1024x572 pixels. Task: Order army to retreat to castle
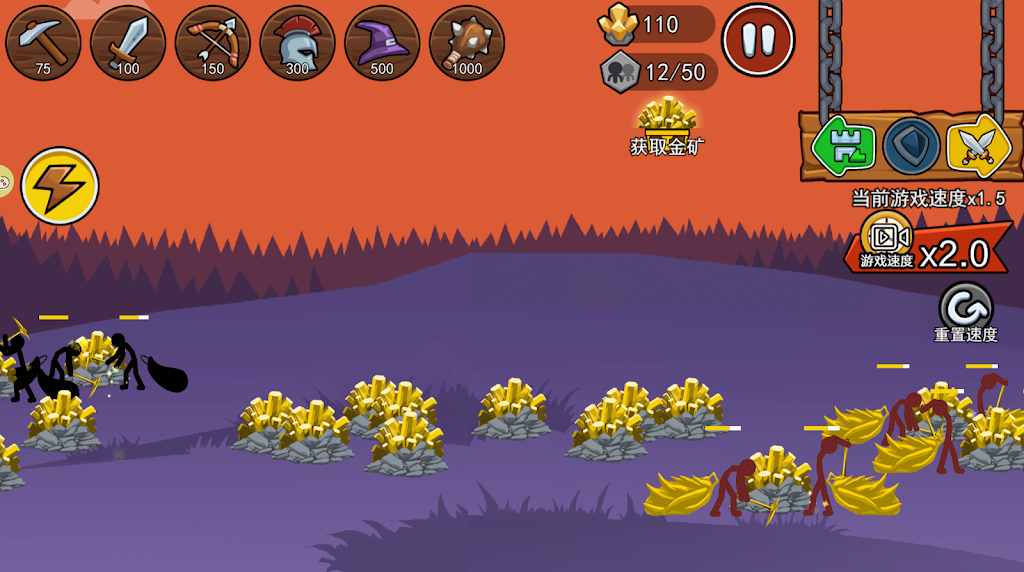click(x=843, y=146)
